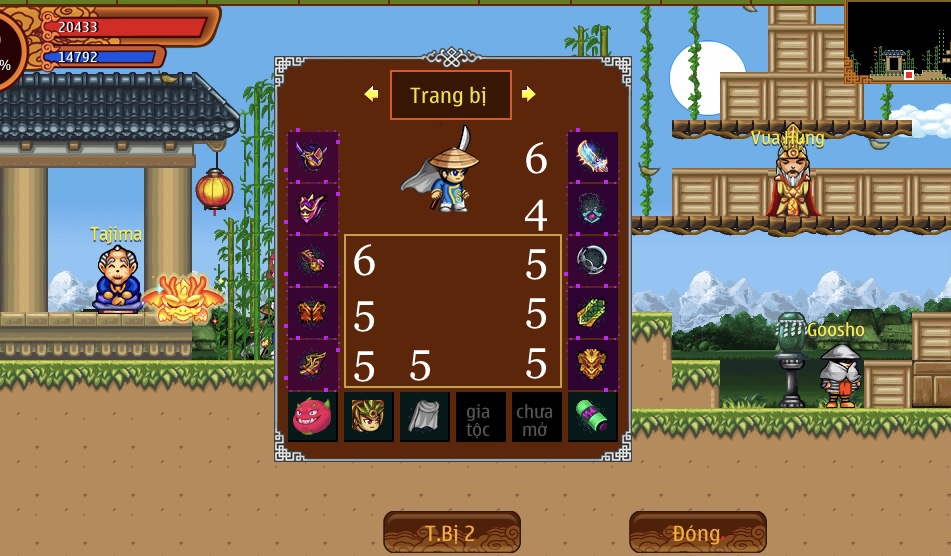951x556 pixels.
Task: Open the T.Bị 2 equipment set
Action: (452, 532)
